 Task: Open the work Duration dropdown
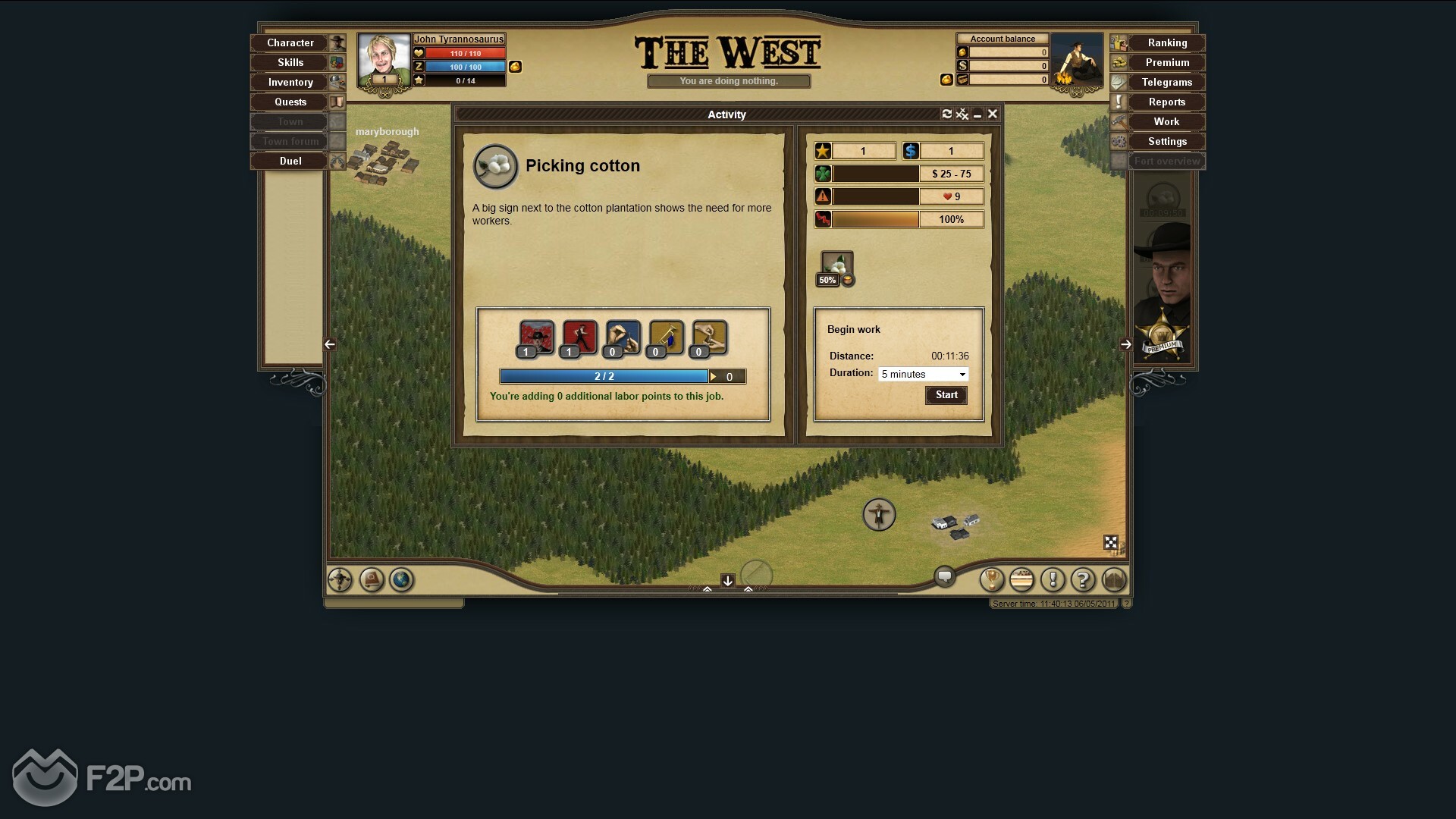(923, 375)
